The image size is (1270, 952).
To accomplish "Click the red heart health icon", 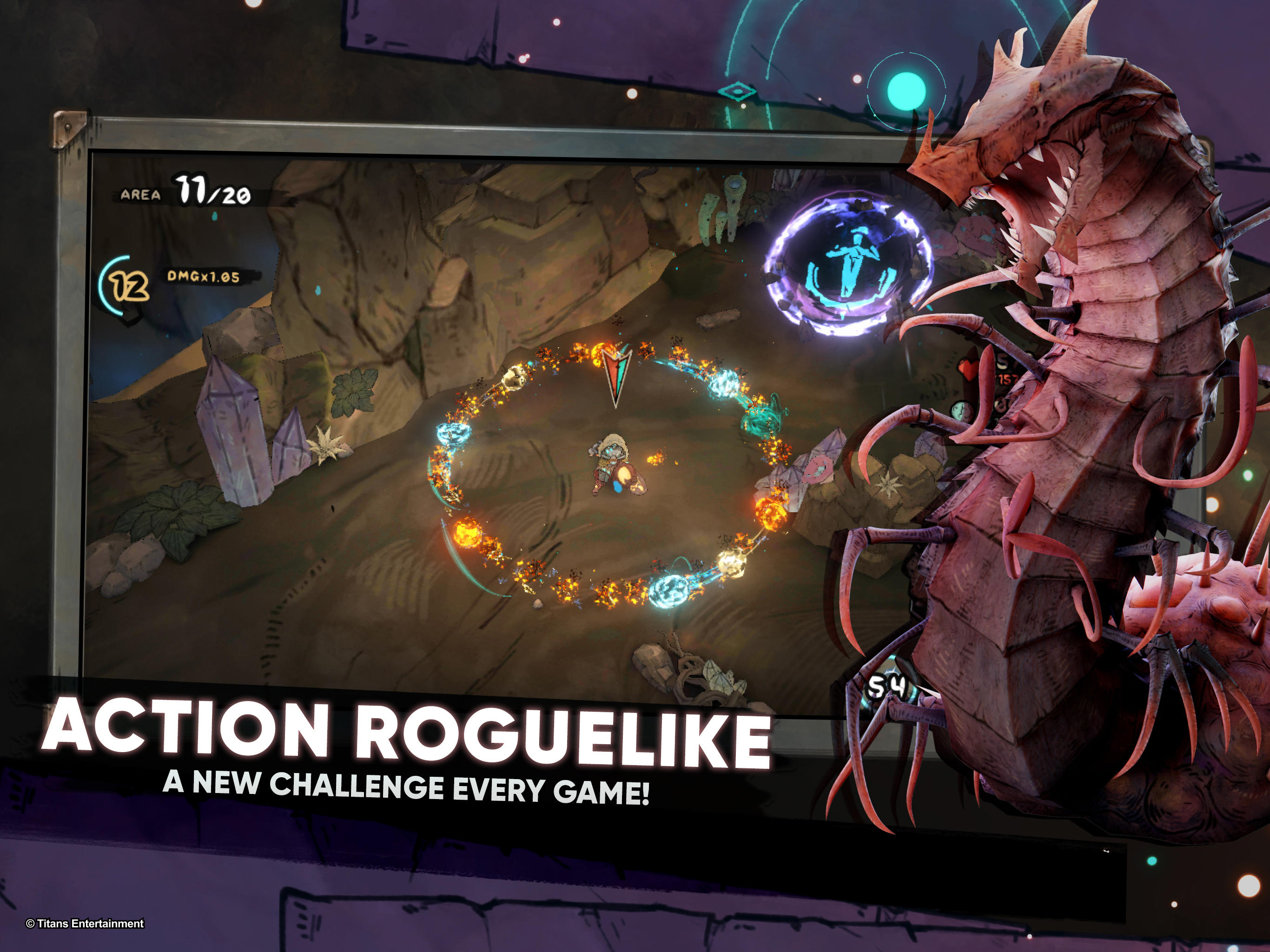I will pos(969,370).
